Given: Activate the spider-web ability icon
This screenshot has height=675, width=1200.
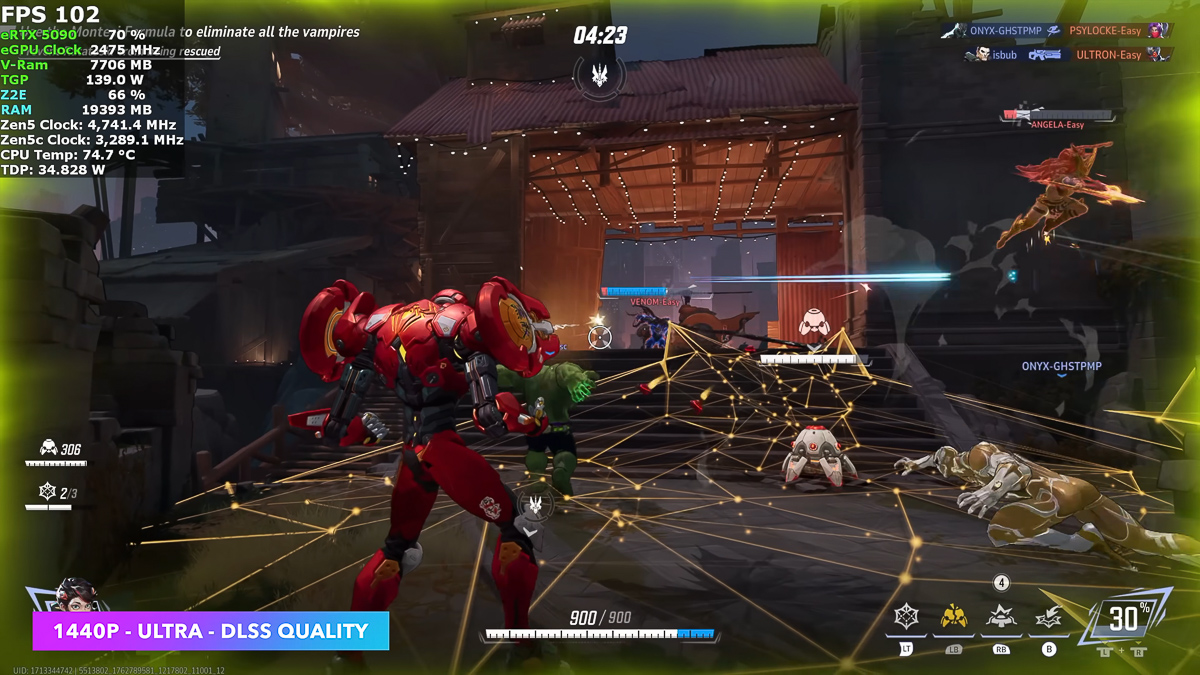Looking at the screenshot, I should (x=906, y=617).
